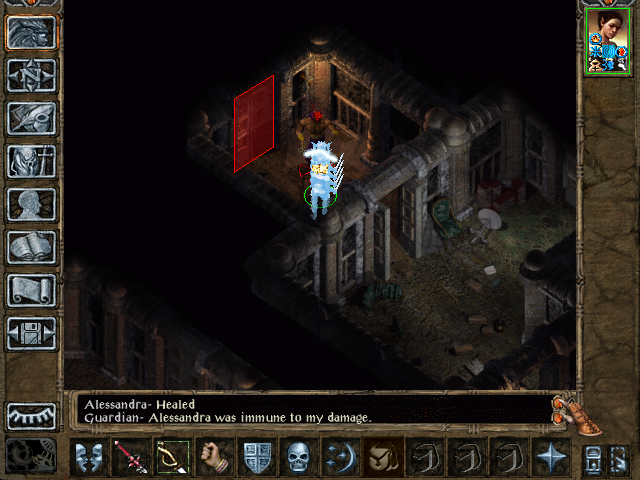The width and height of the screenshot is (640, 480).
Task: Toggle the rest (closed eye) button
Action: click(32, 415)
